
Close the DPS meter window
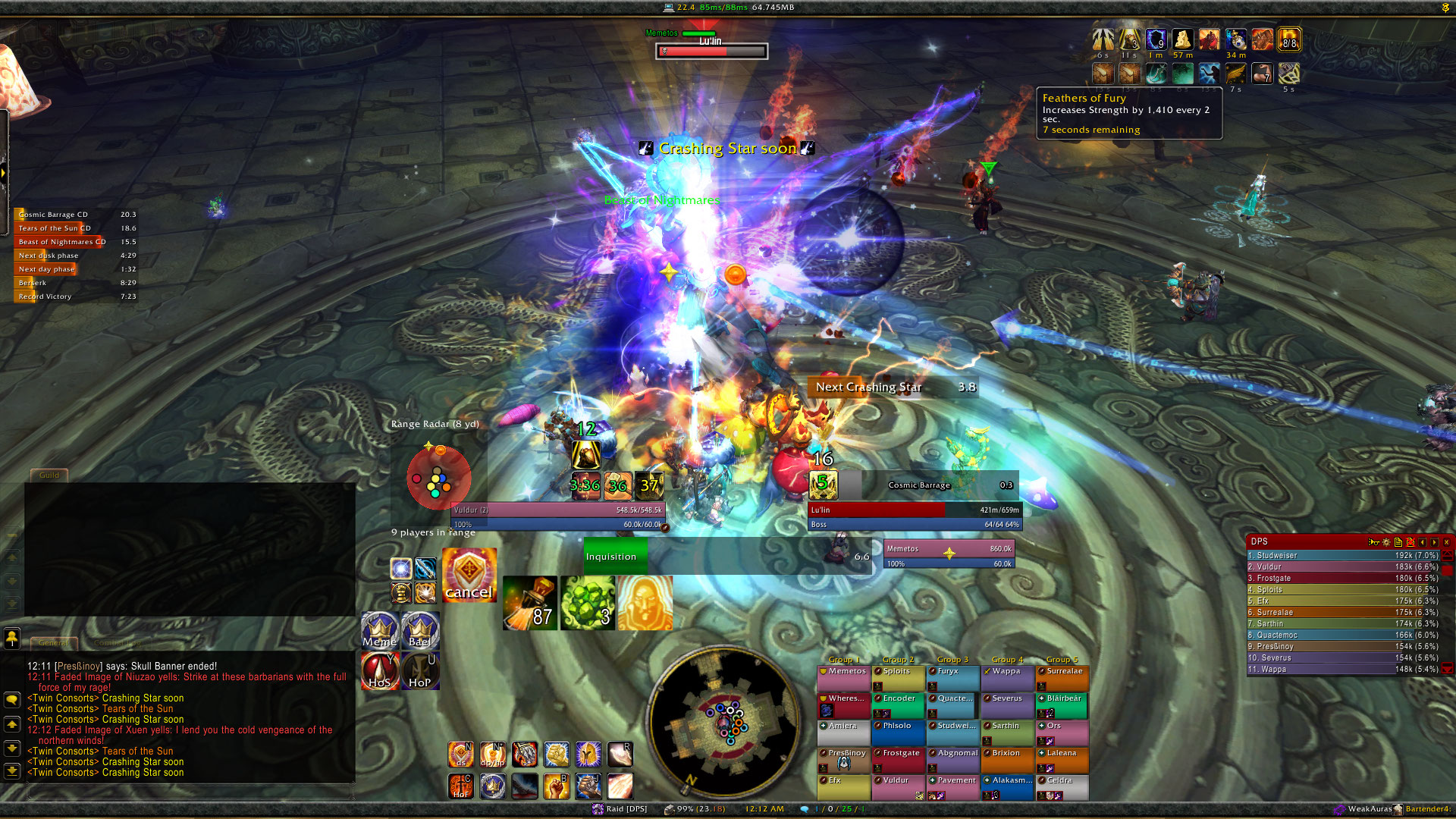click(x=1447, y=542)
